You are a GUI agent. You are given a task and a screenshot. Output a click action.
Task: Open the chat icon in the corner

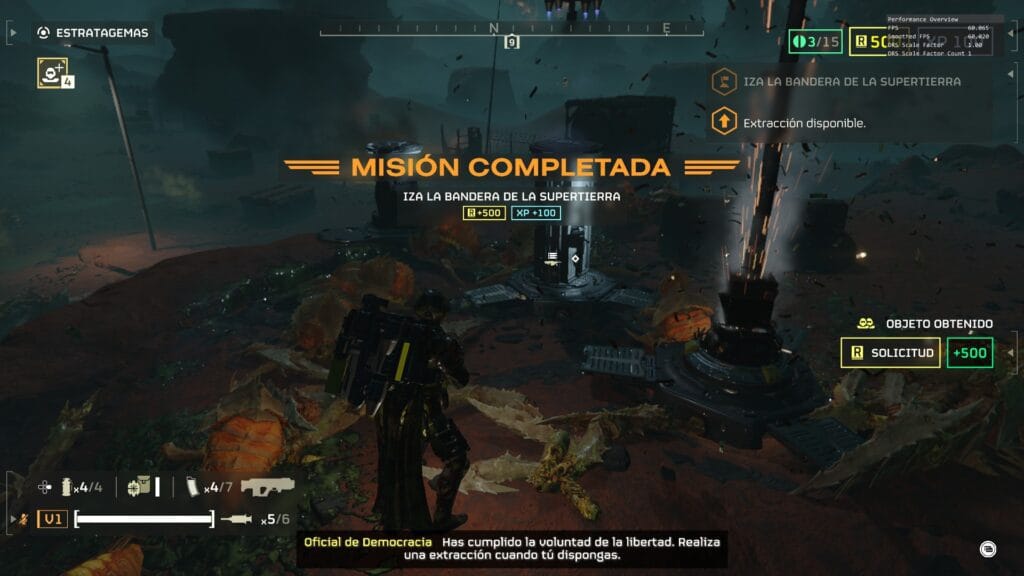point(987,548)
